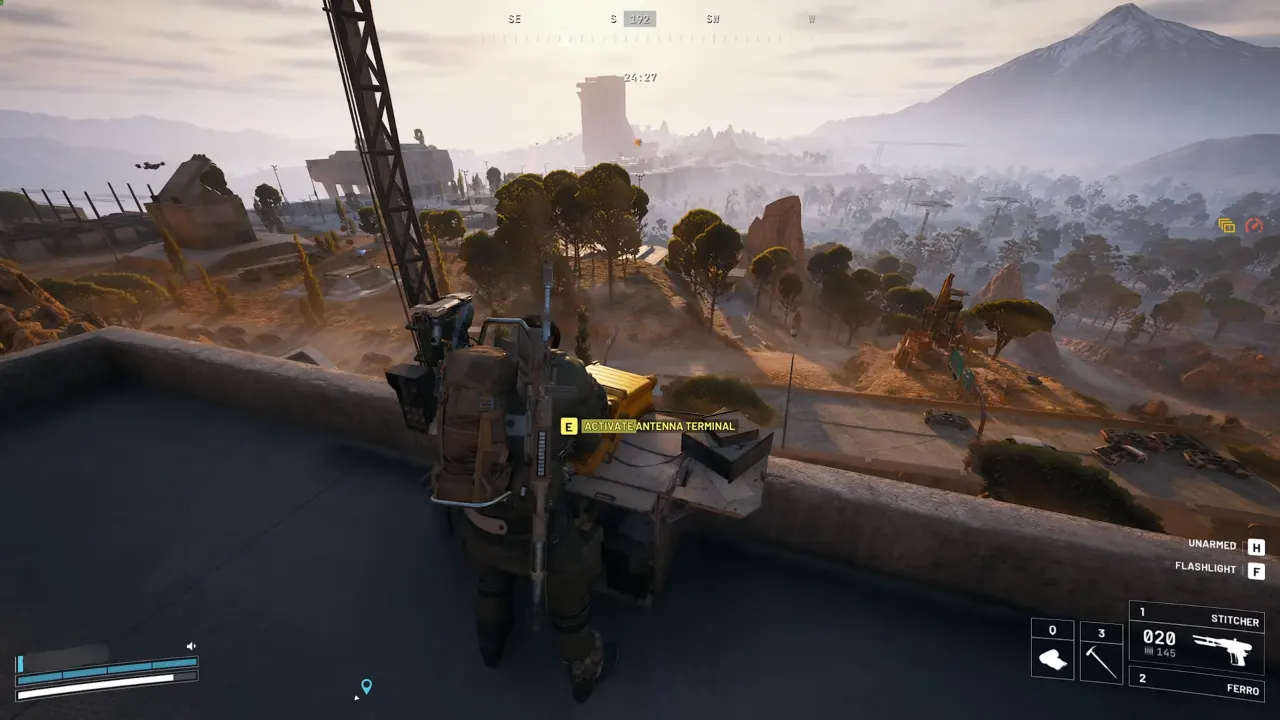Viewport: 1280px width, 720px height.
Task: Click the yellow screenshot stack icon
Action: click(1226, 225)
